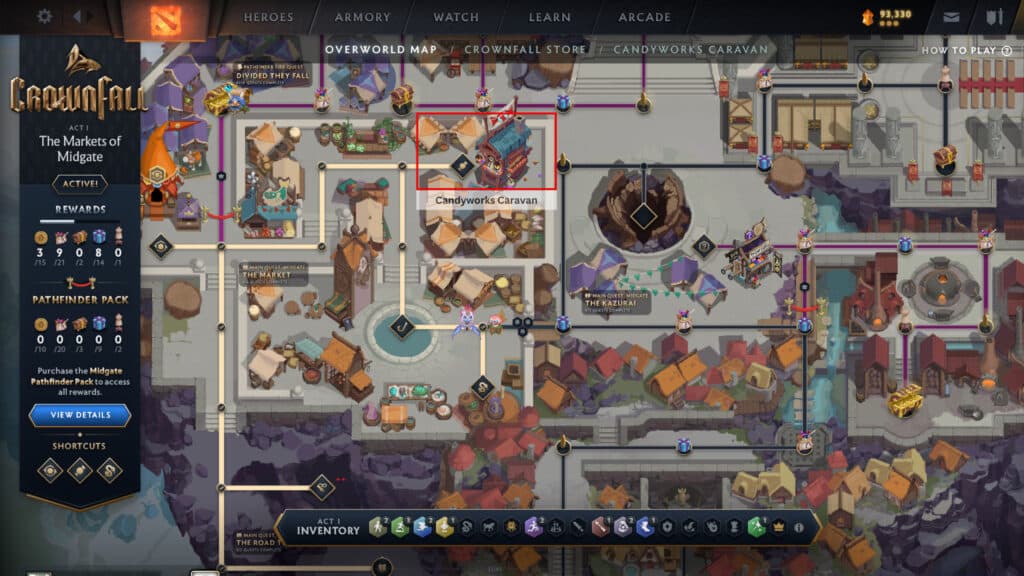Open the shards currency balance
This screenshot has width=1024, height=576.
pos(887,16)
